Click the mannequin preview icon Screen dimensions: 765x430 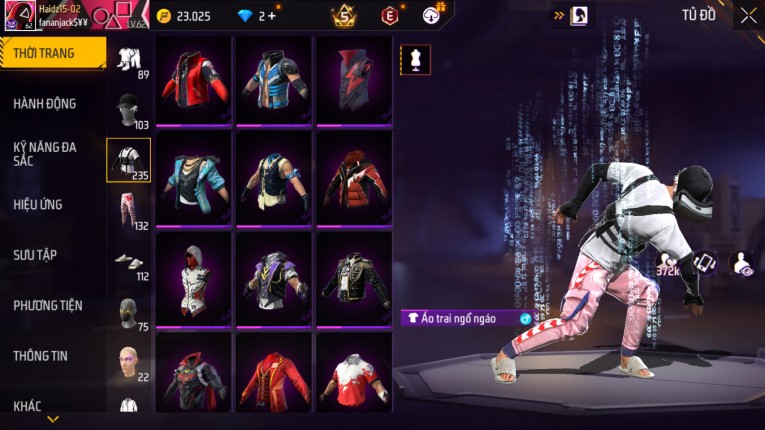coord(416,59)
